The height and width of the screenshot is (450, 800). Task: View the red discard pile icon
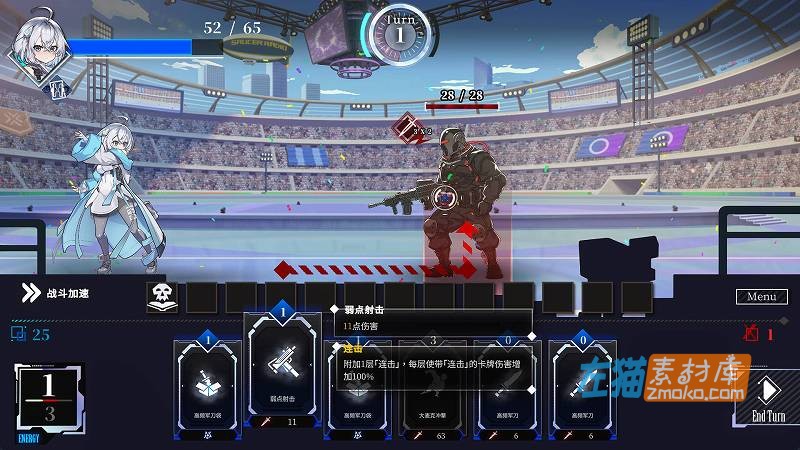click(x=752, y=334)
